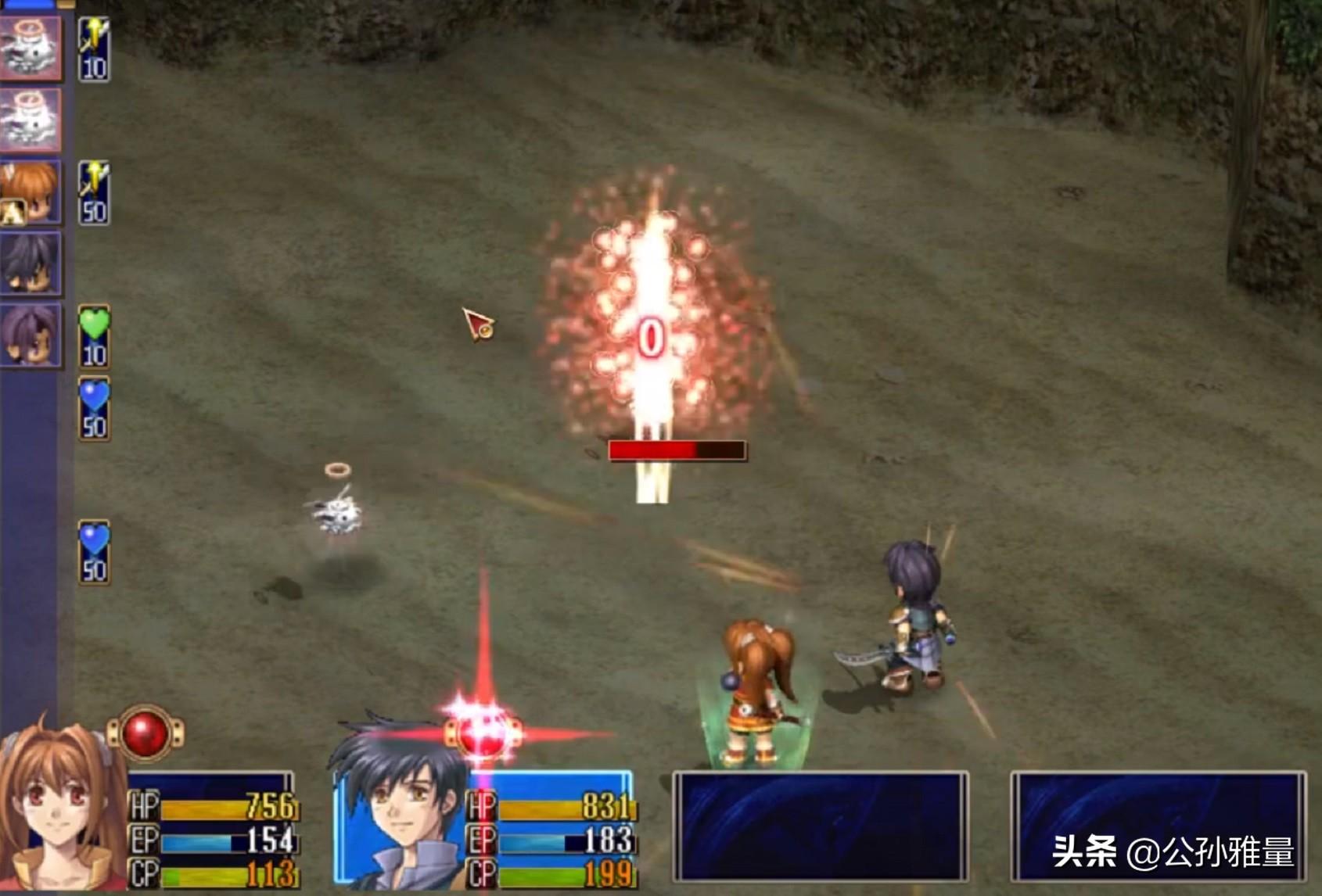Click the sword bonus icon marked 50
The image size is (1322, 896).
tap(94, 193)
